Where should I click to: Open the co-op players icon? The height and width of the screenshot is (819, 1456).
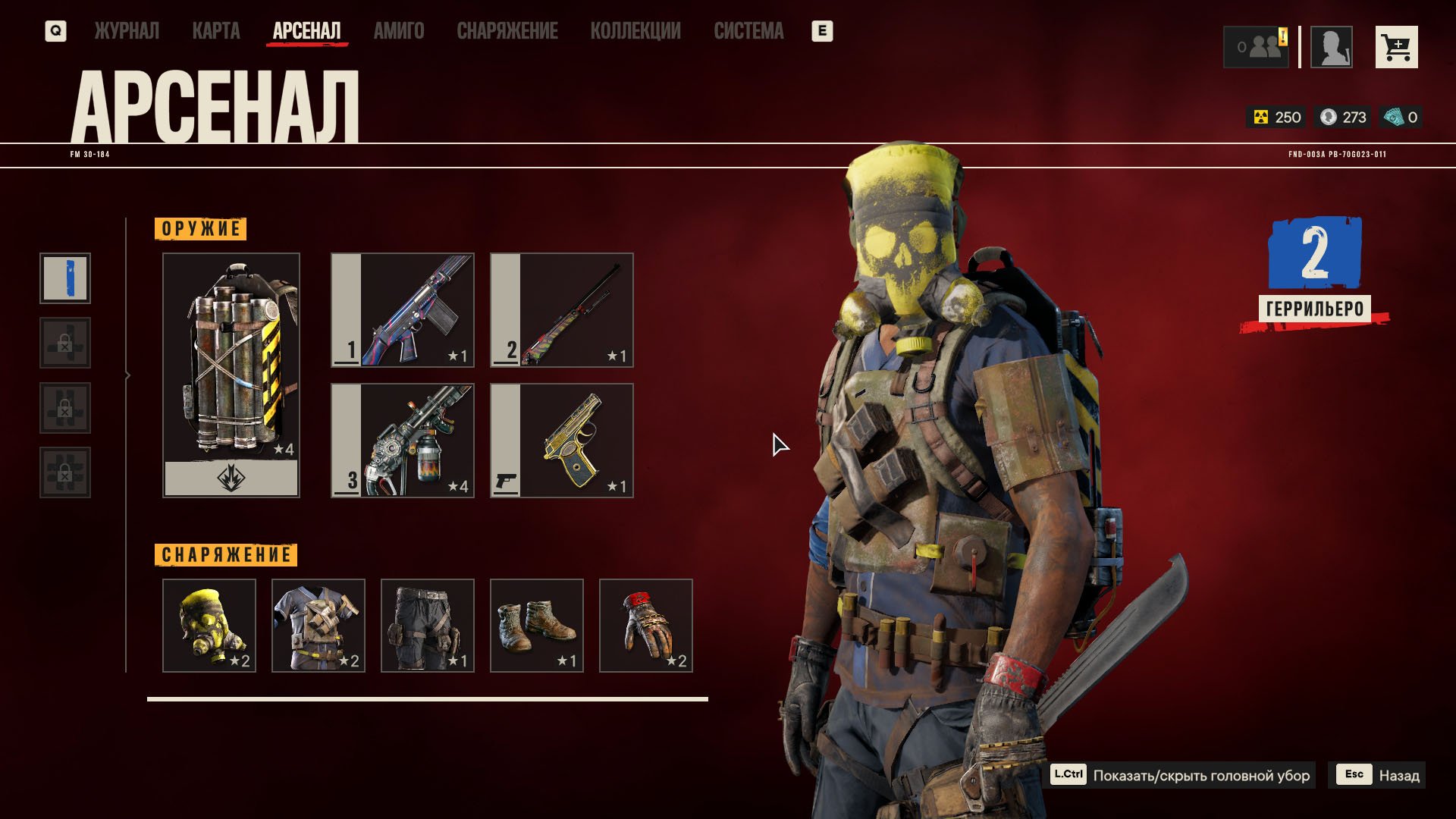click(x=1257, y=47)
